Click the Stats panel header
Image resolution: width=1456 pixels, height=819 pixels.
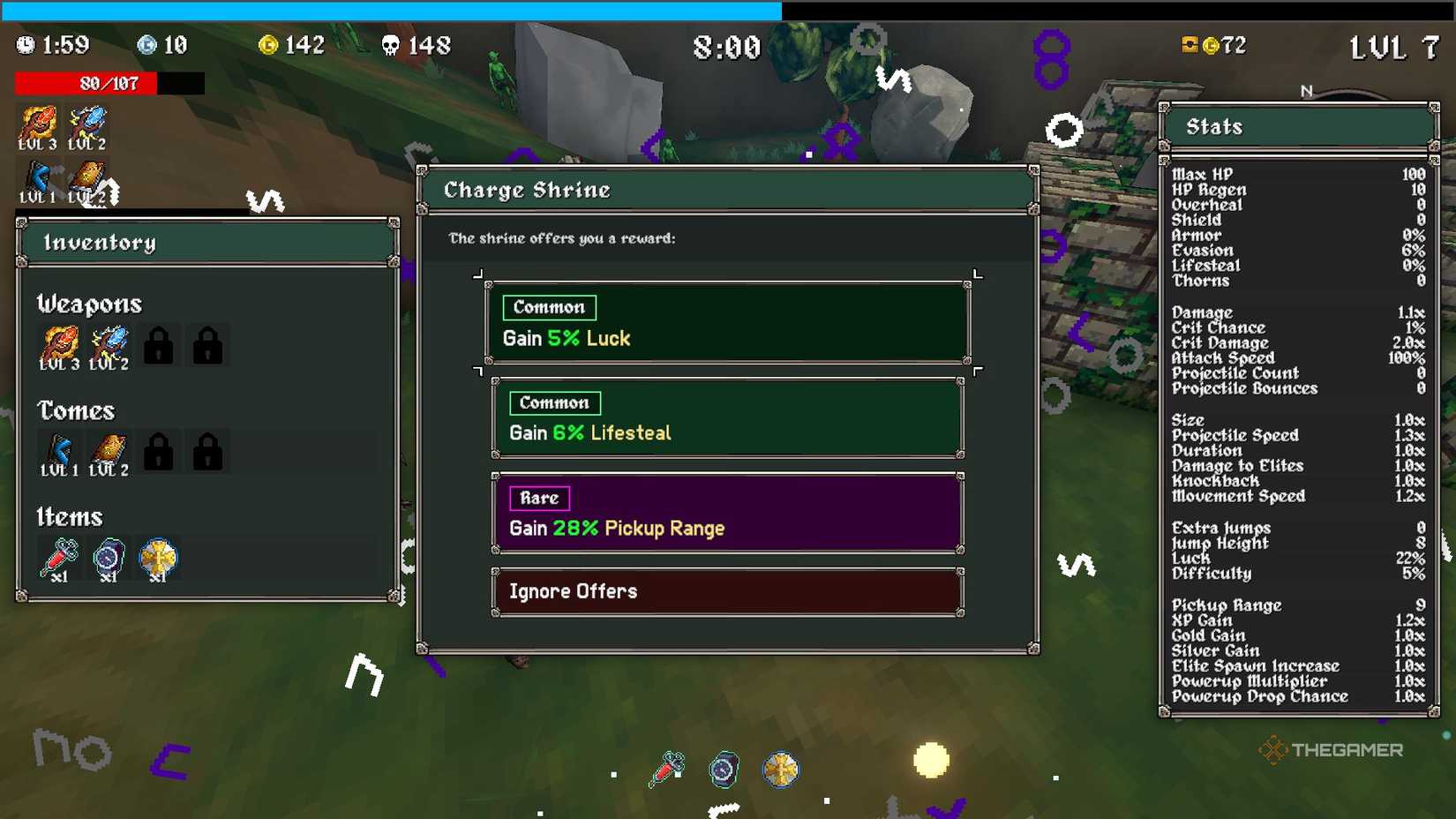[1295, 126]
